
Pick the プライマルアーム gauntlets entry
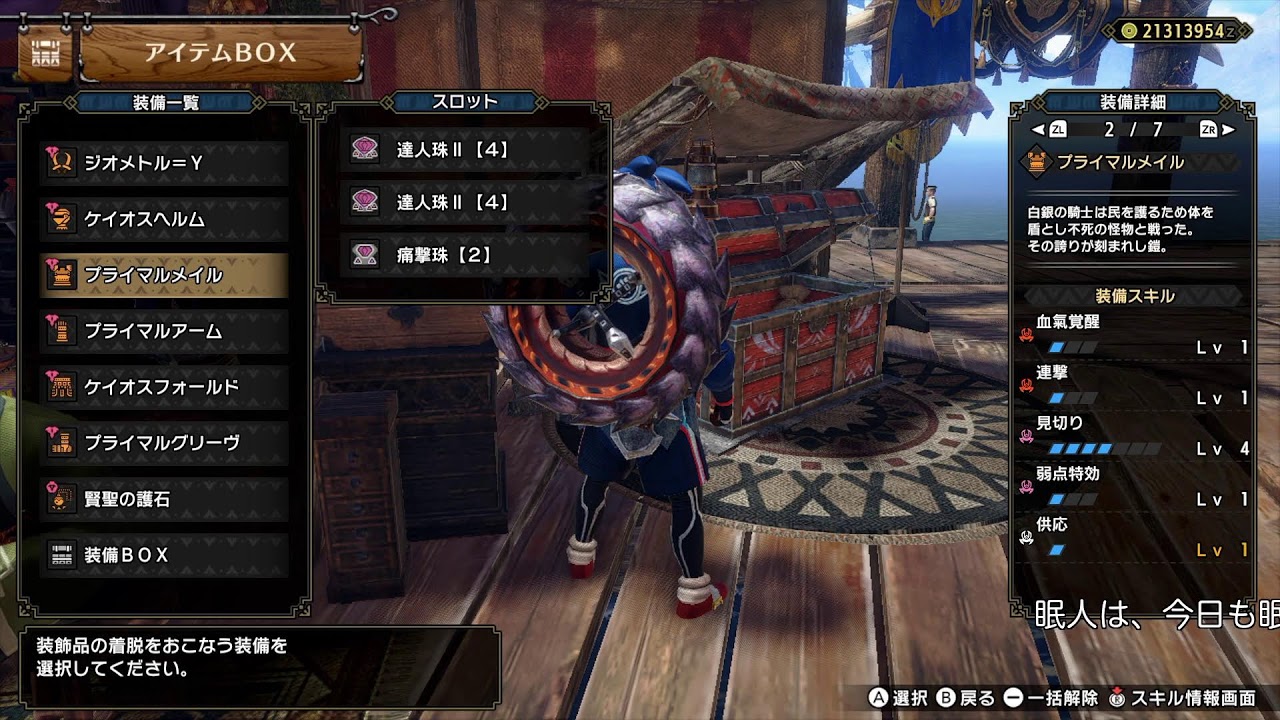tap(165, 331)
